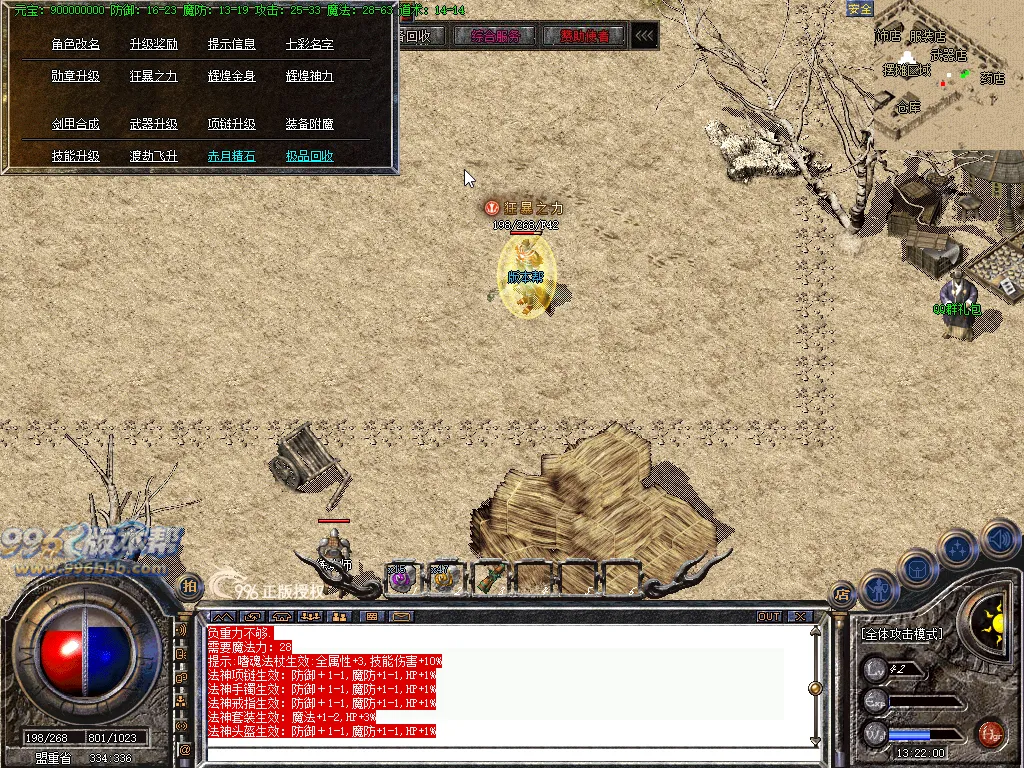Open the round 拍 auction button

(x=188, y=585)
